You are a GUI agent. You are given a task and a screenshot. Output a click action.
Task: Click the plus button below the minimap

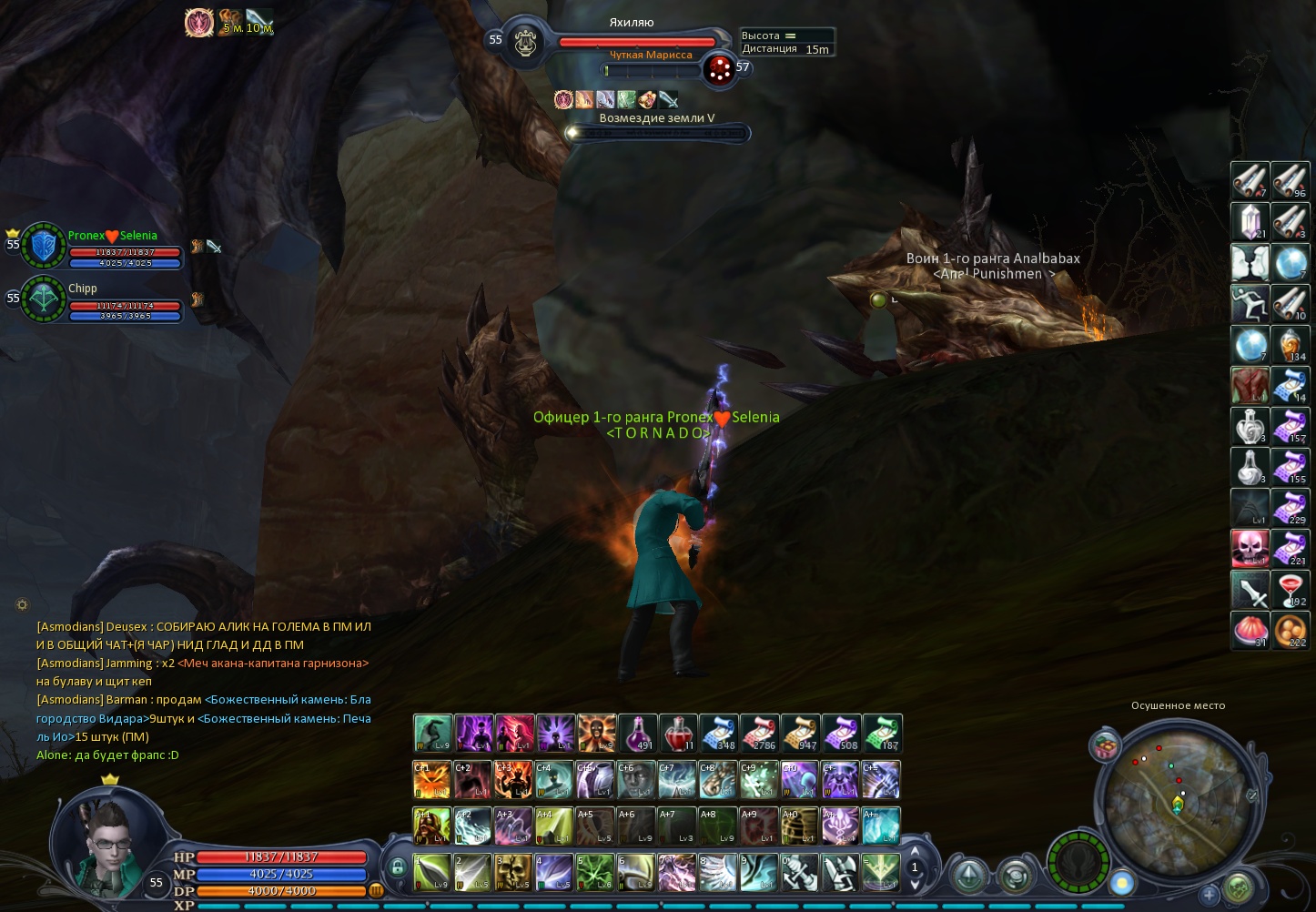point(1209,895)
